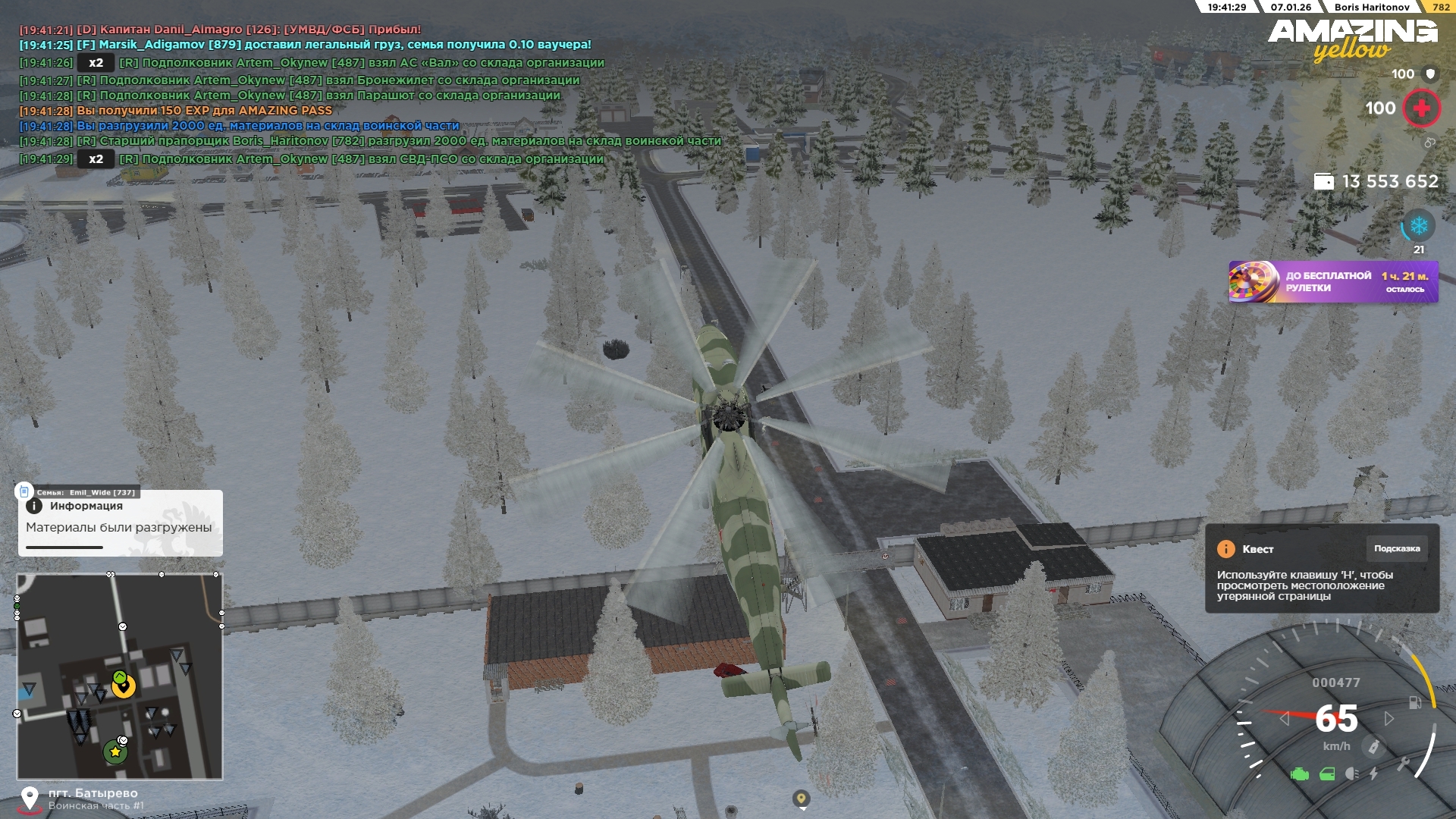1456x819 pixels.
Task: Click the left turn signal arrow
Action: pyautogui.click(x=1284, y=718)
